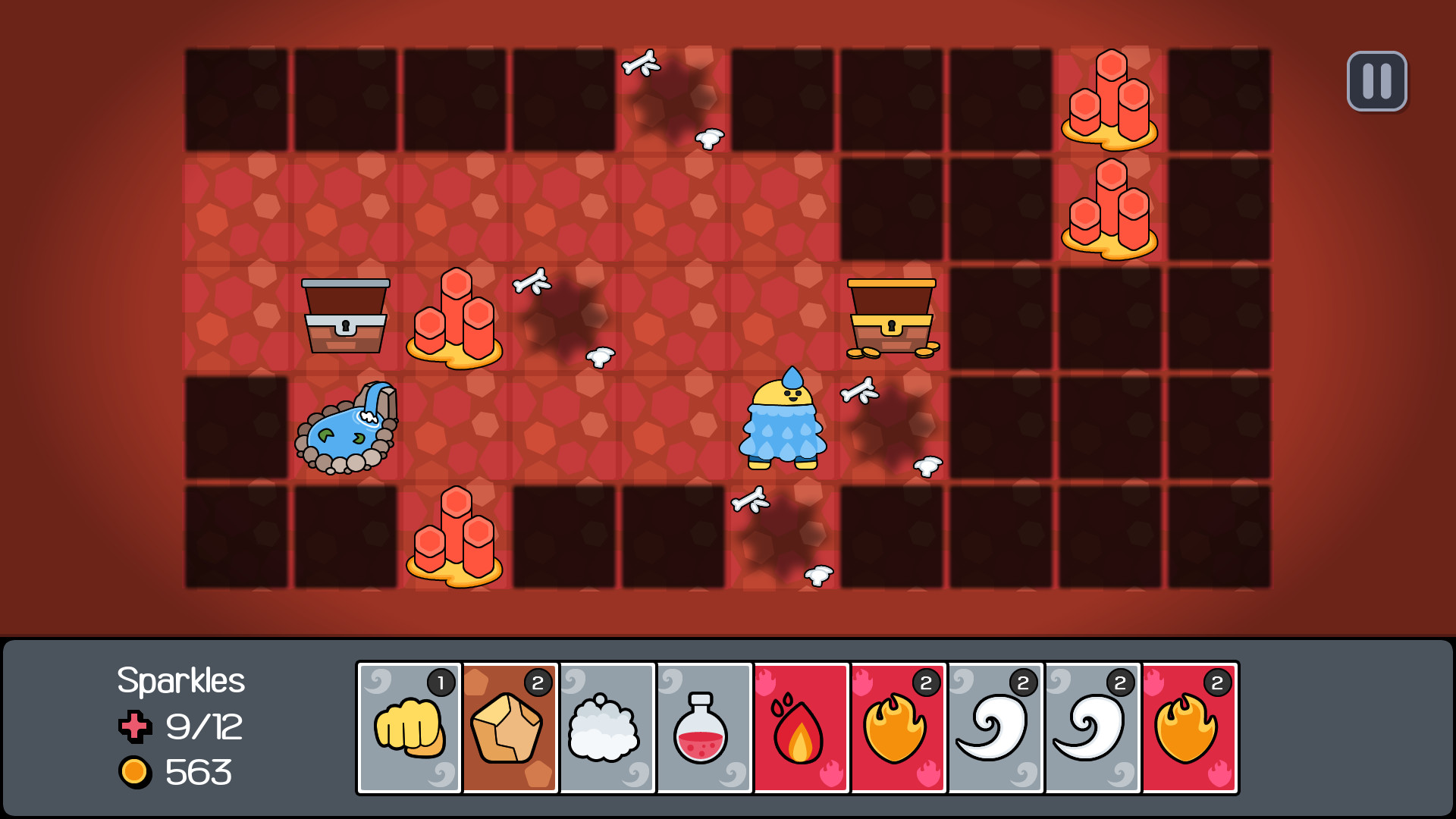Play the orange flame card with count 2
The height and width of the screenshot is (819, 1456).
(x=898, y=726)
